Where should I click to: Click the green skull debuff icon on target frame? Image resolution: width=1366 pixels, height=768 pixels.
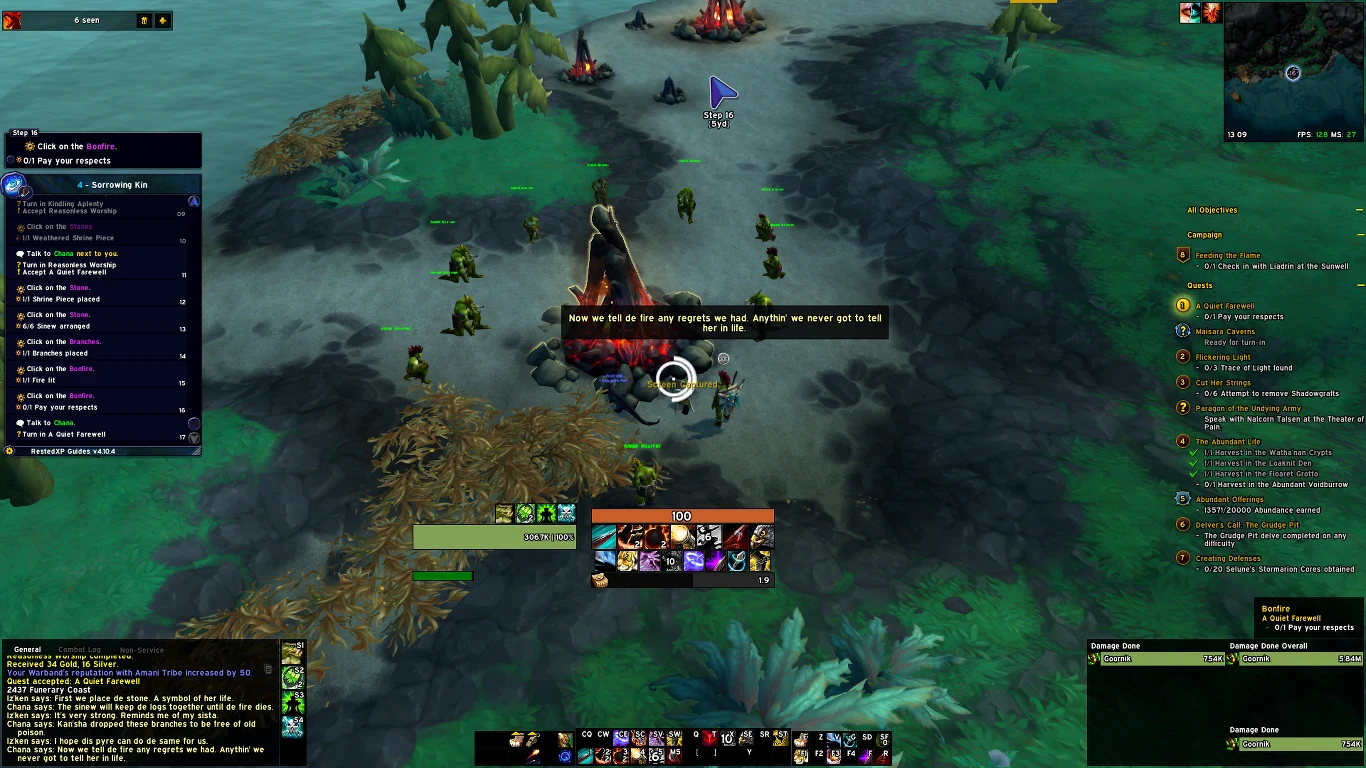(567, 514)
